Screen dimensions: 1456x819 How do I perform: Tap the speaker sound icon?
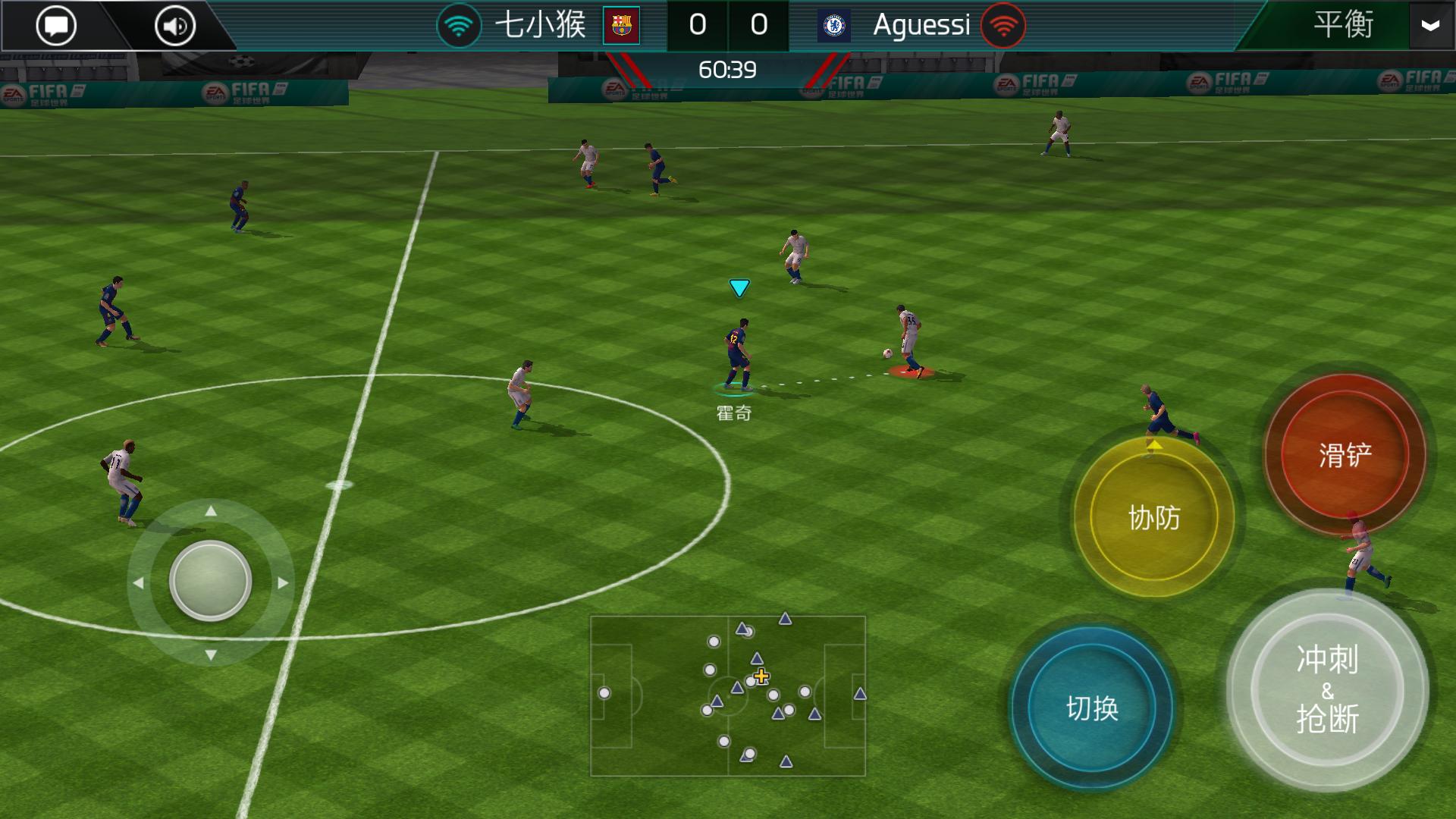(173, 24)
